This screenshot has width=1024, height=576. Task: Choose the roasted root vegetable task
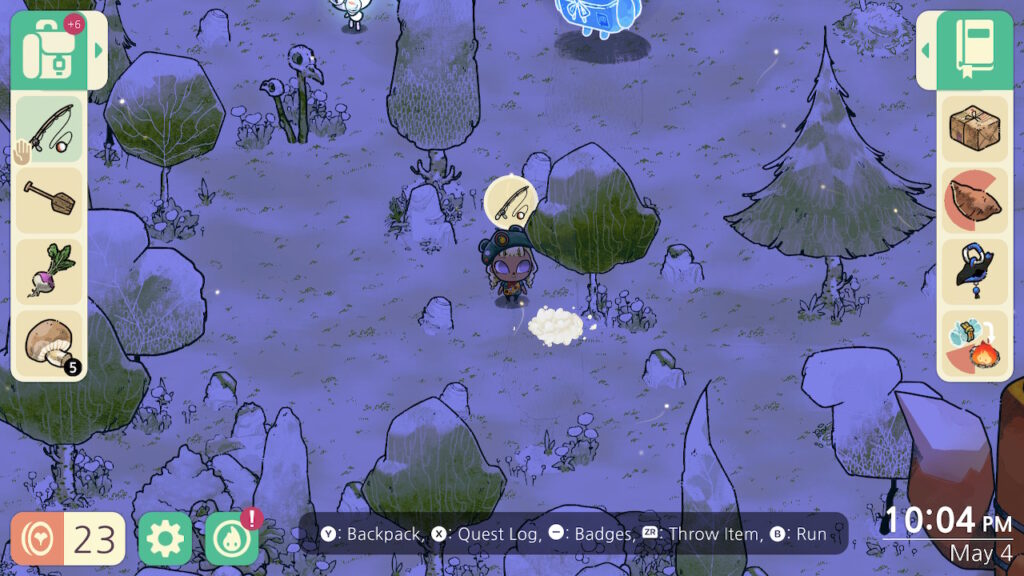coord(975,200)
